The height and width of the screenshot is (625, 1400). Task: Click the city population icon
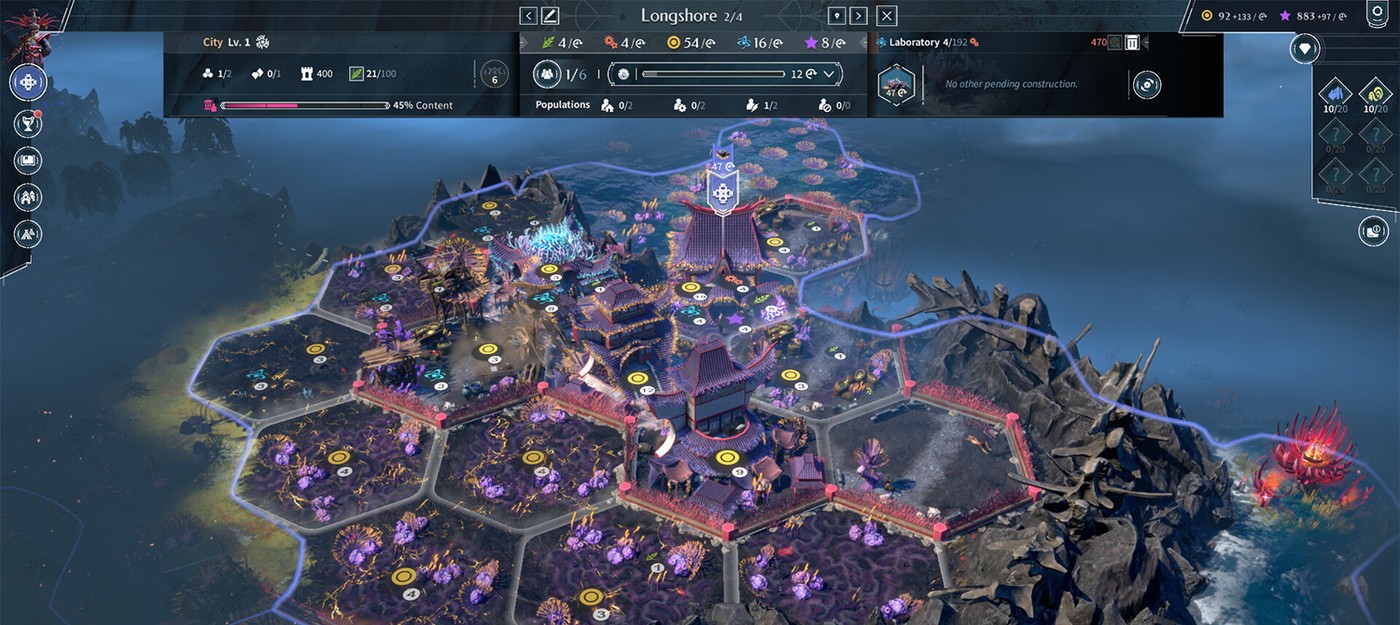pos(547,74)
